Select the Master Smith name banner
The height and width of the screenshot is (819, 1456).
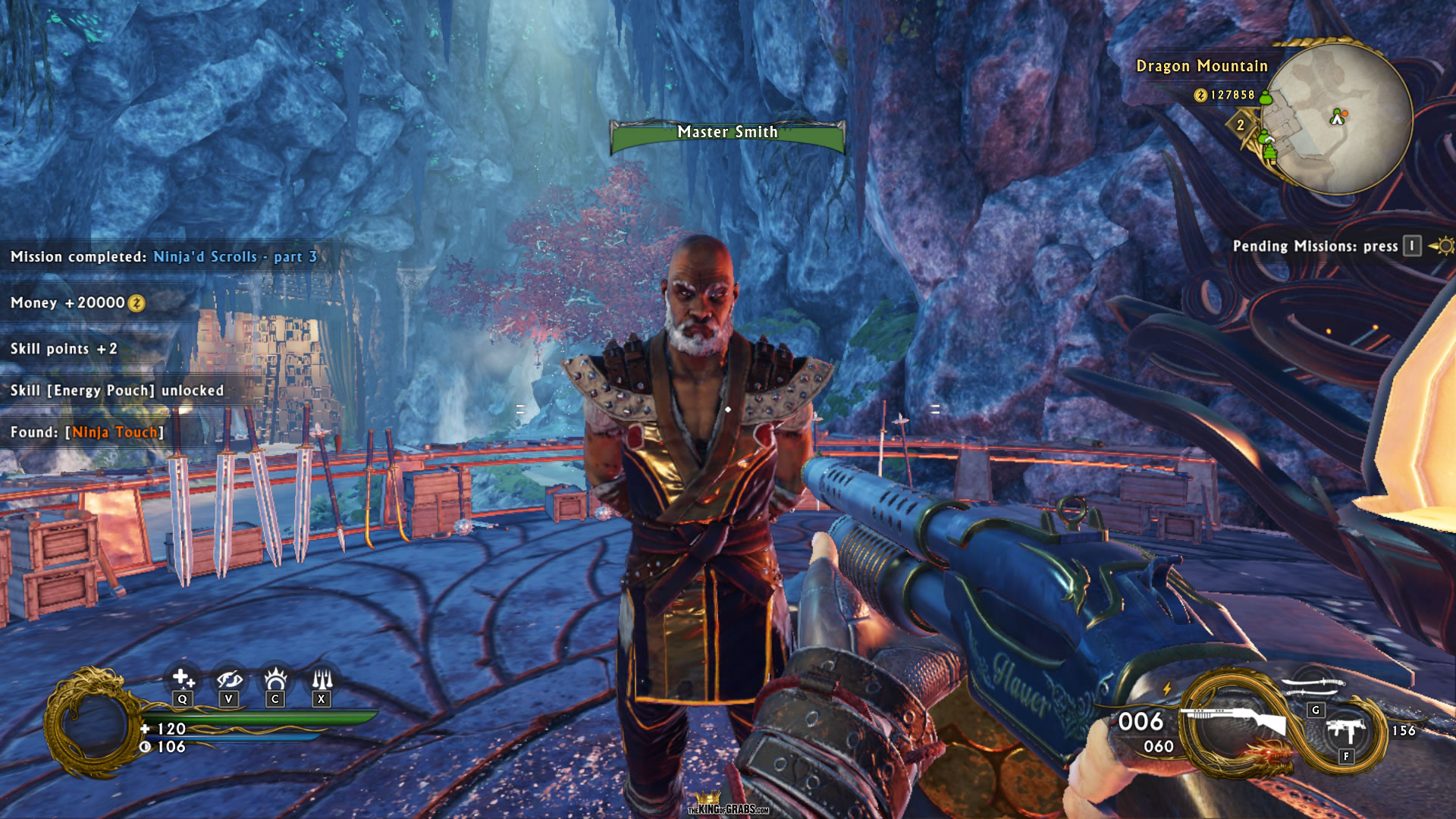(x=727, y=133)
